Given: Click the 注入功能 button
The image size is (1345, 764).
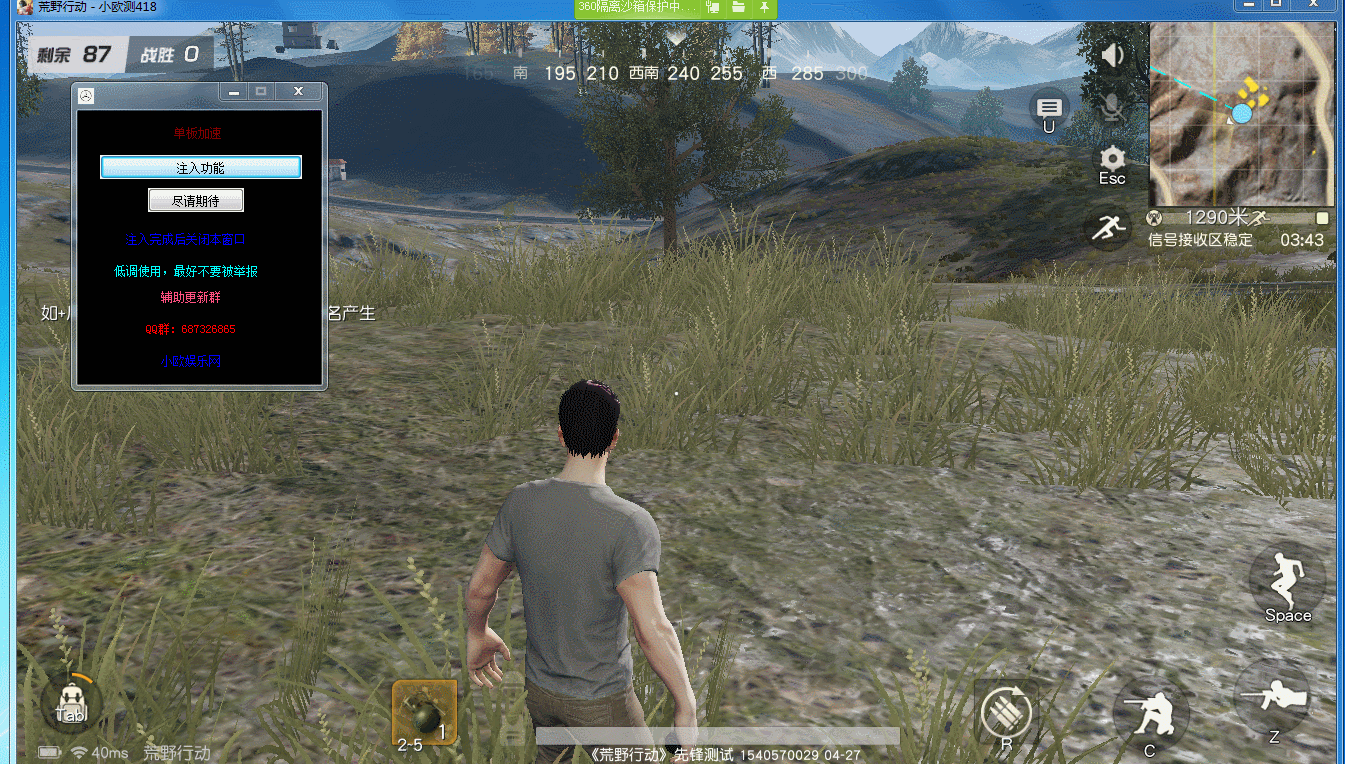Looking at the screenshot, I should [200, 167].
